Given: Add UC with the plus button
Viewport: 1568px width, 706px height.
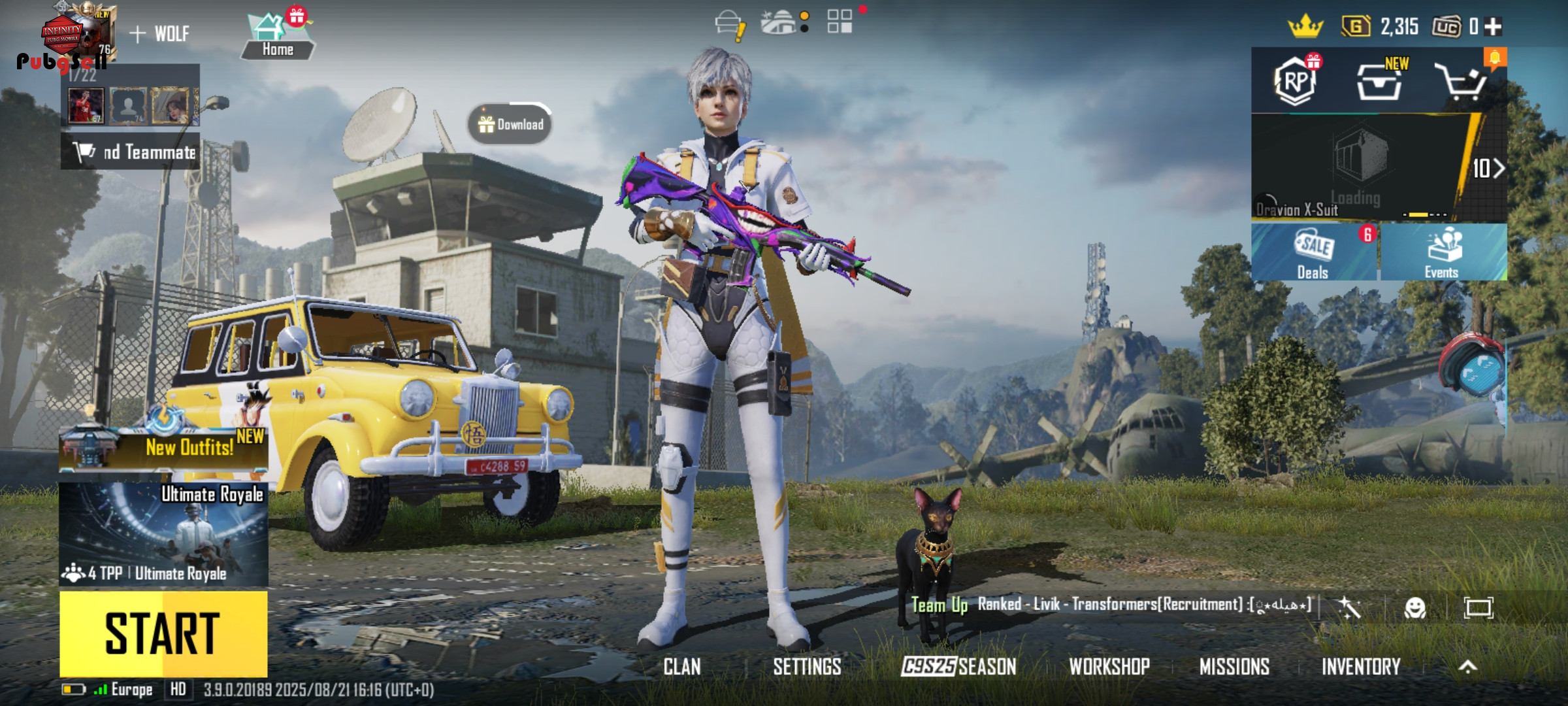Looking at the screenshot, I should coord(1494,27).
